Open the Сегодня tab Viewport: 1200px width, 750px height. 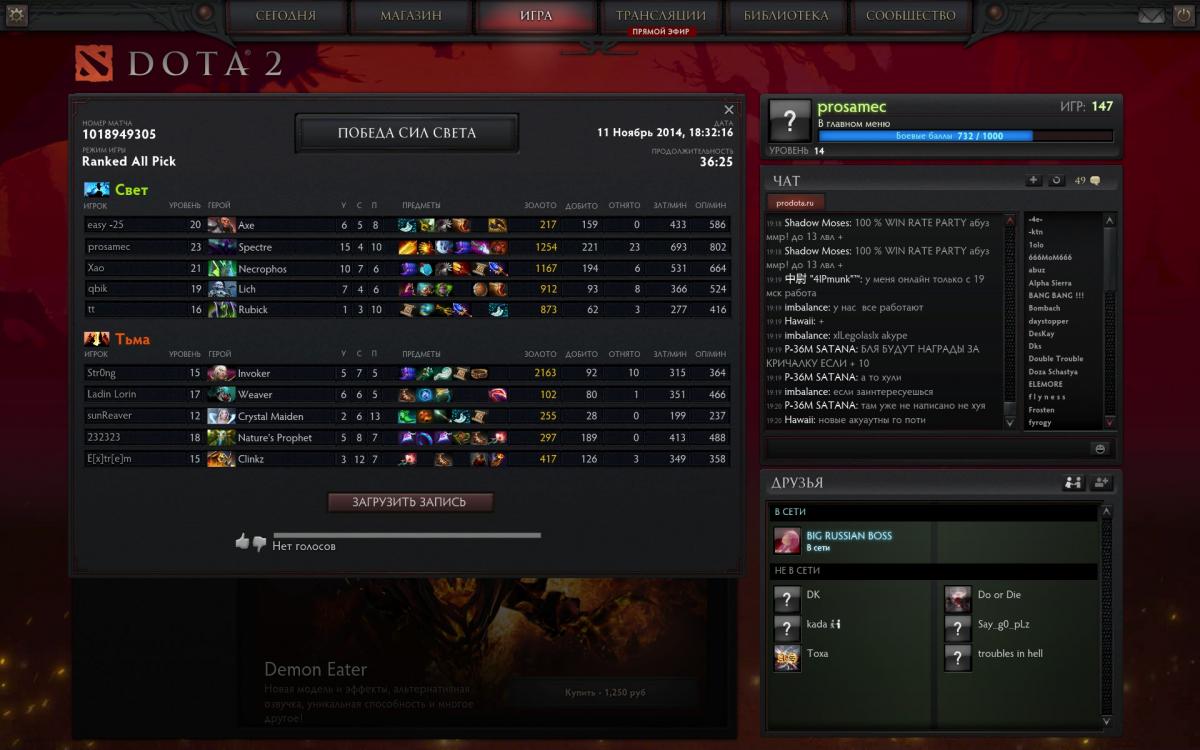coord(286,16)
